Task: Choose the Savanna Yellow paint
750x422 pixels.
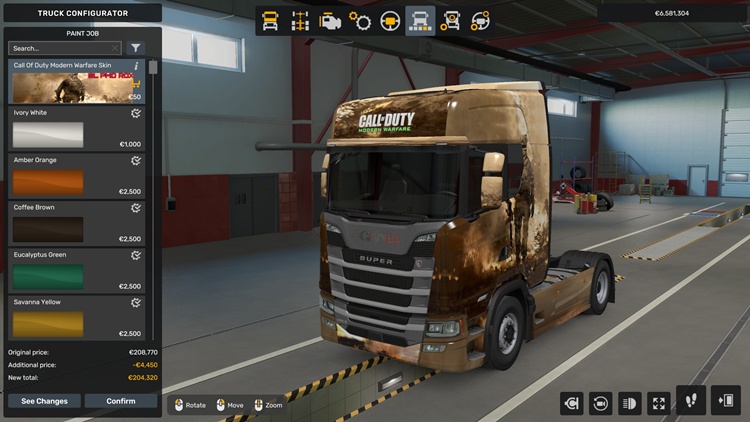Action: pos(77,319)
